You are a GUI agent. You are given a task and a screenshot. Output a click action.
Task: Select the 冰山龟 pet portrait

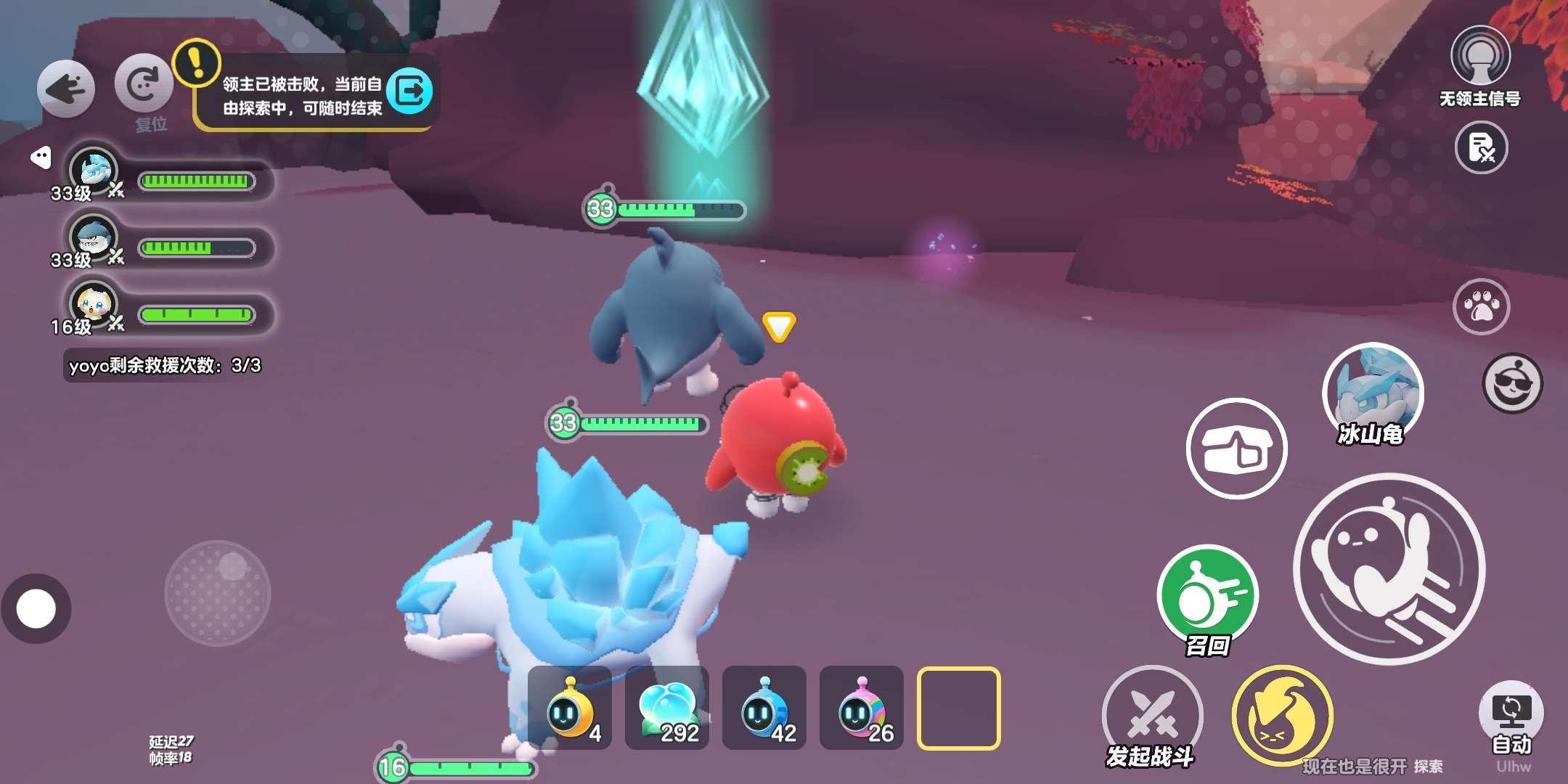1372,392
